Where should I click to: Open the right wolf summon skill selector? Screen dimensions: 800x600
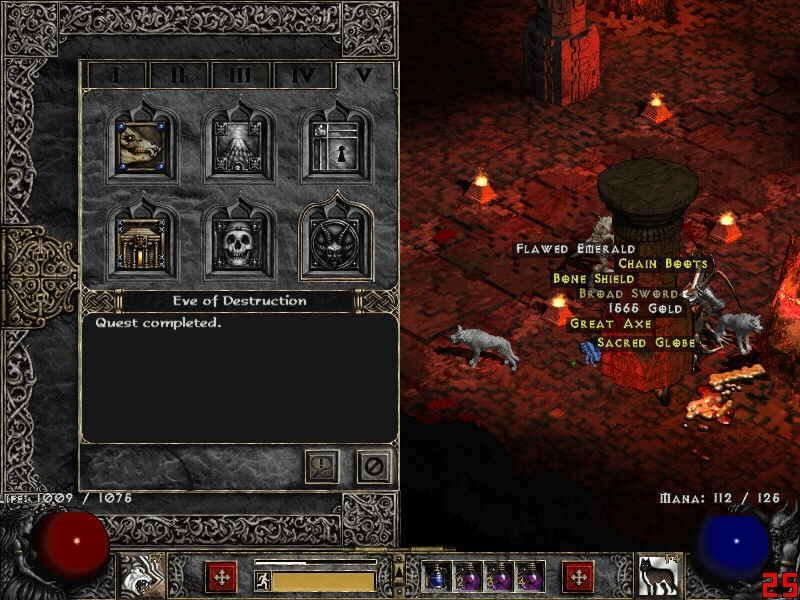[x=660, y=575]
